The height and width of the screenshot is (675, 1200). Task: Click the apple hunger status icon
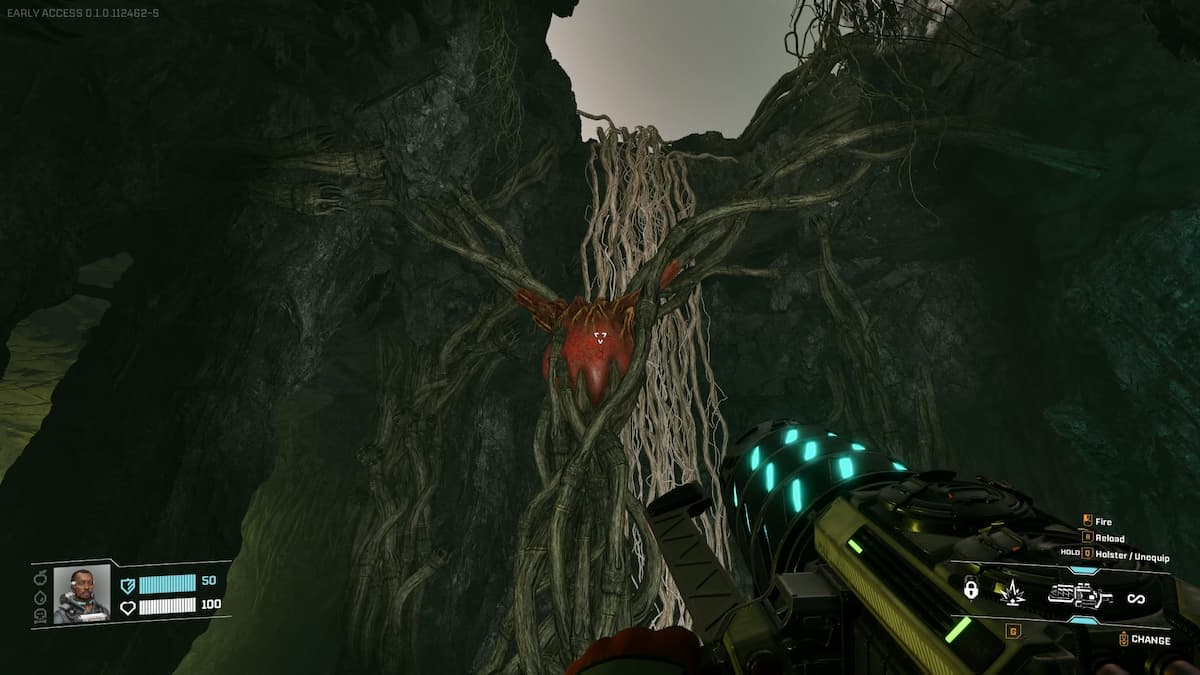coord(41,578)
